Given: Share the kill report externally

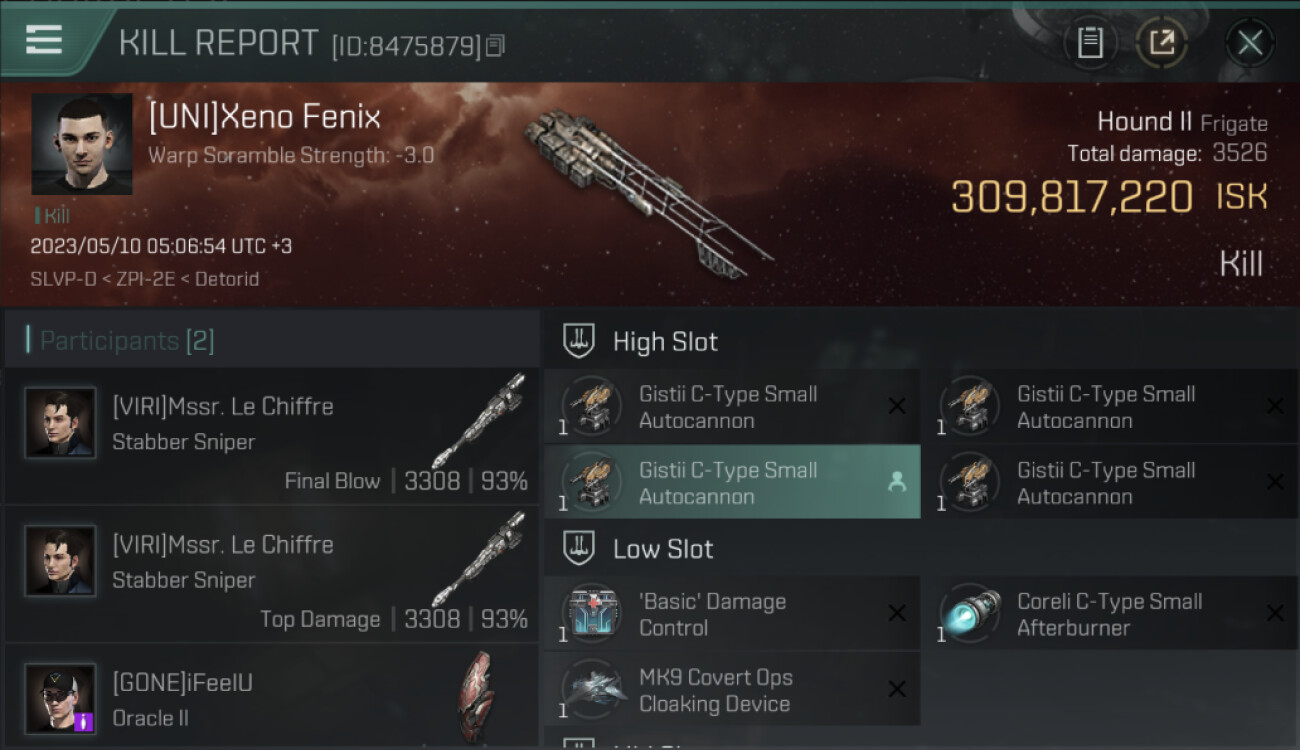Looking at the screenshot, I should pyautogui.click(x=1162, y=42).
